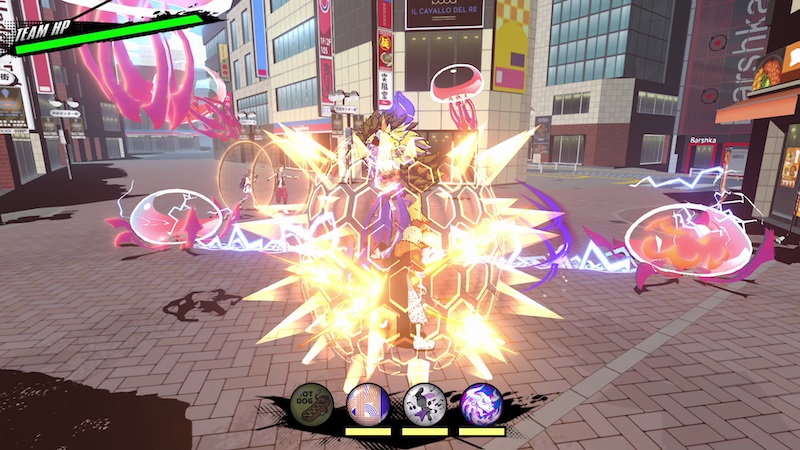The image size is (800, 450).
Task: Use the grey pin with music notes
Action: pos(423,403)
